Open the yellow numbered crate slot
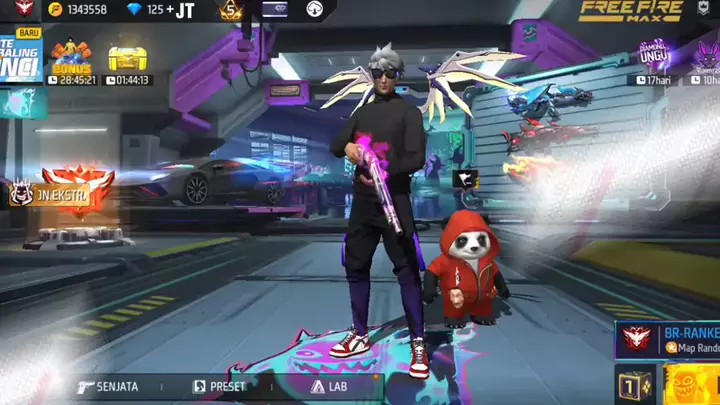 (634, 385)
